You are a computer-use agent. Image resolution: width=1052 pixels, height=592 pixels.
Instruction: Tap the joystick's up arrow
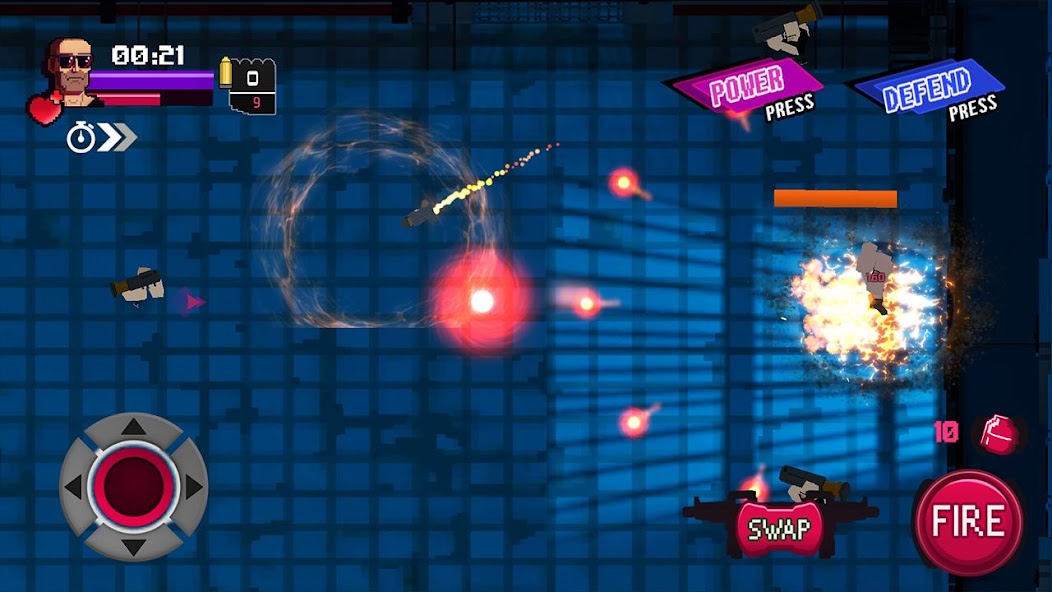[133, 427]
